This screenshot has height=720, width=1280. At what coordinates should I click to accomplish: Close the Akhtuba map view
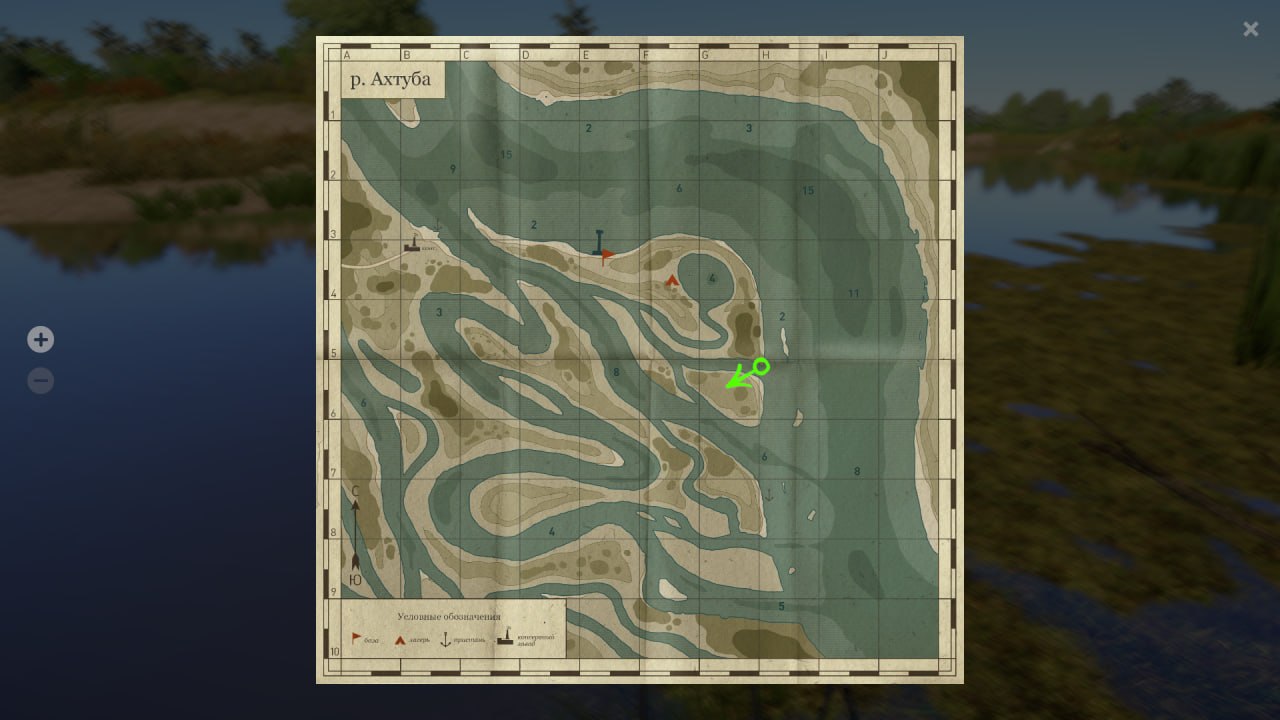[x=1250, y=29]
